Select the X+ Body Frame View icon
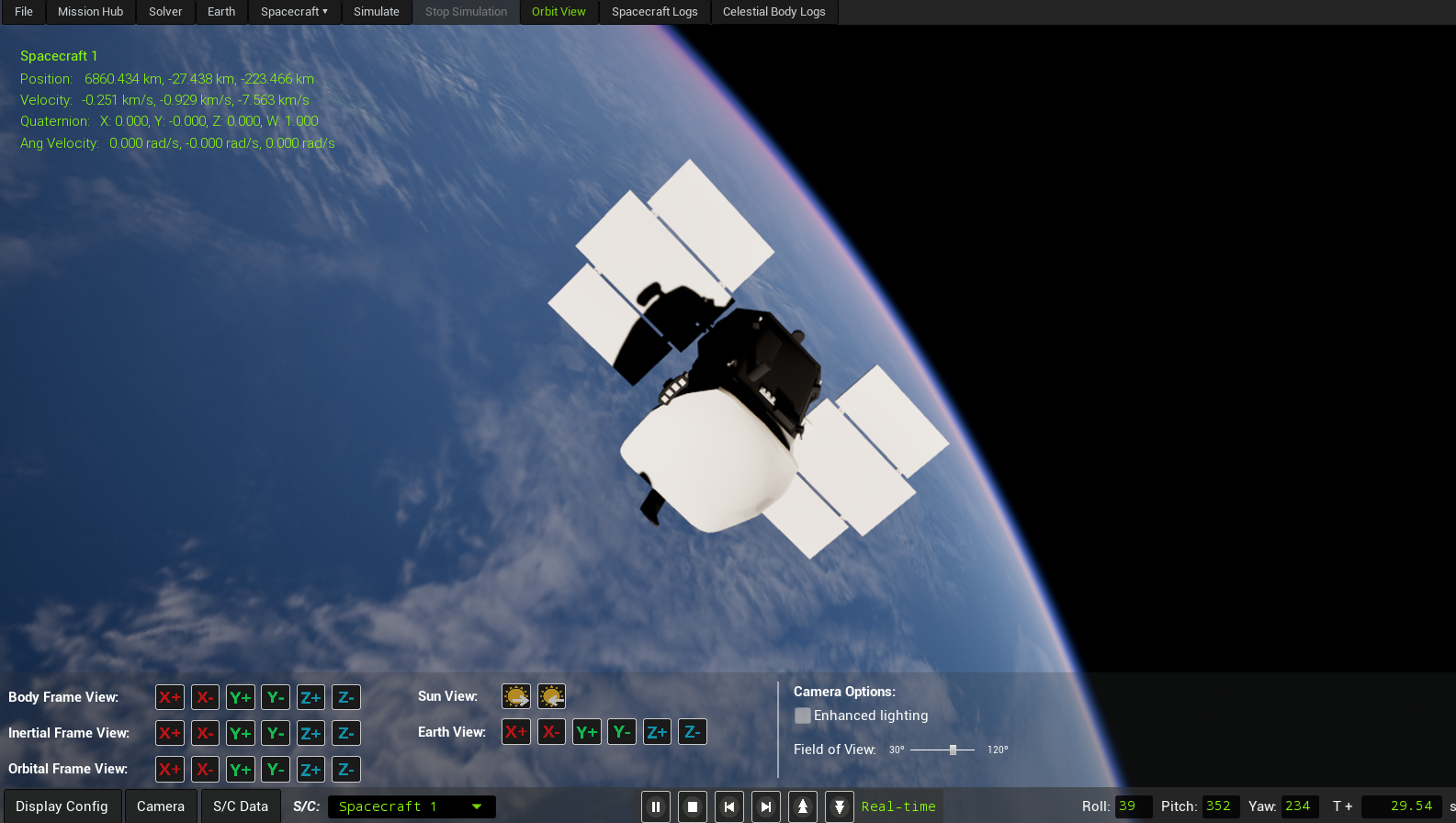Image resolution: width=1456 pixels, height=823 pixels. (170, 697)
